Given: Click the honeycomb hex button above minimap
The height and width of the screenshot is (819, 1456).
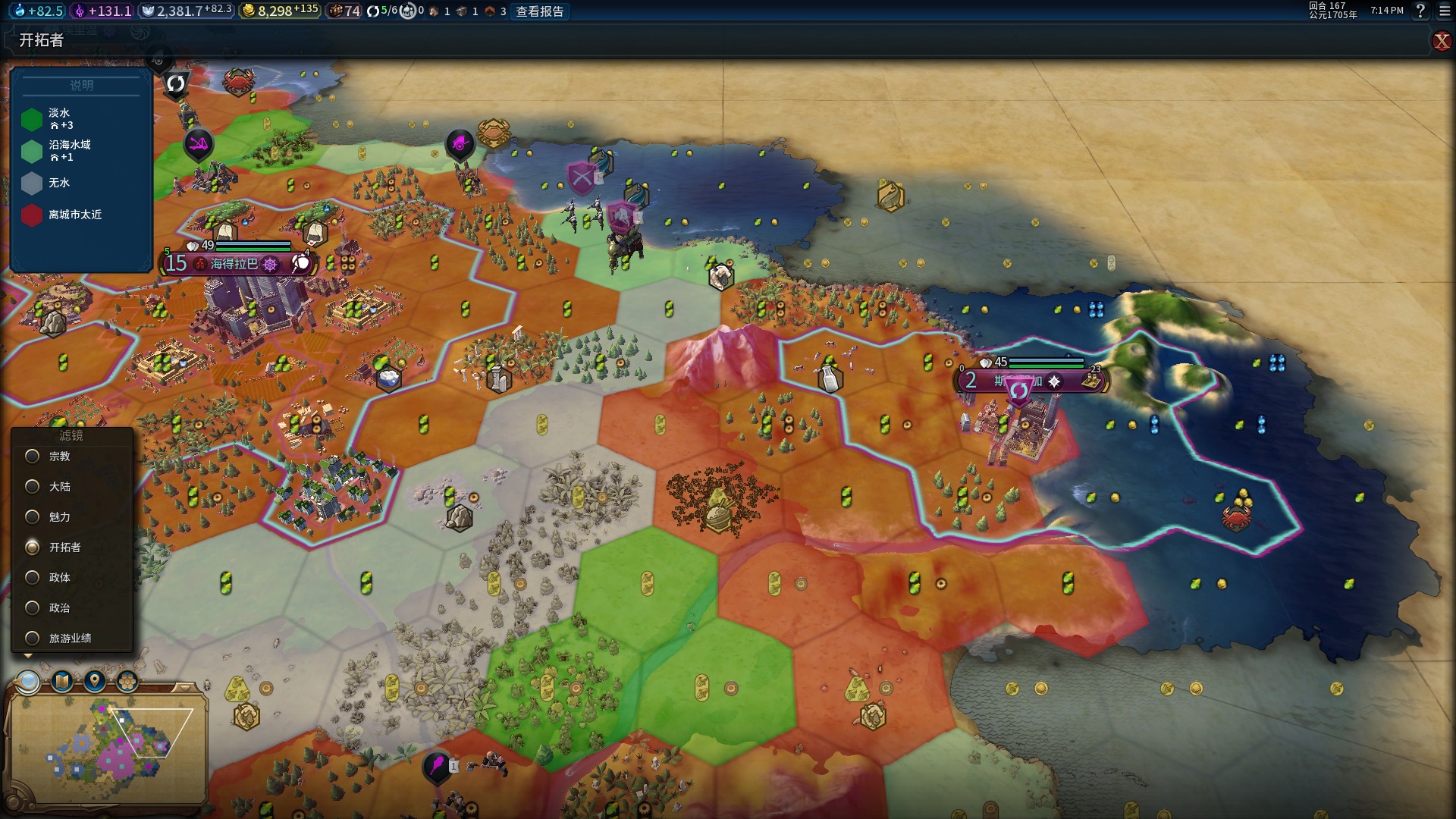Looking at the screenshot, I should coord(127,682).
